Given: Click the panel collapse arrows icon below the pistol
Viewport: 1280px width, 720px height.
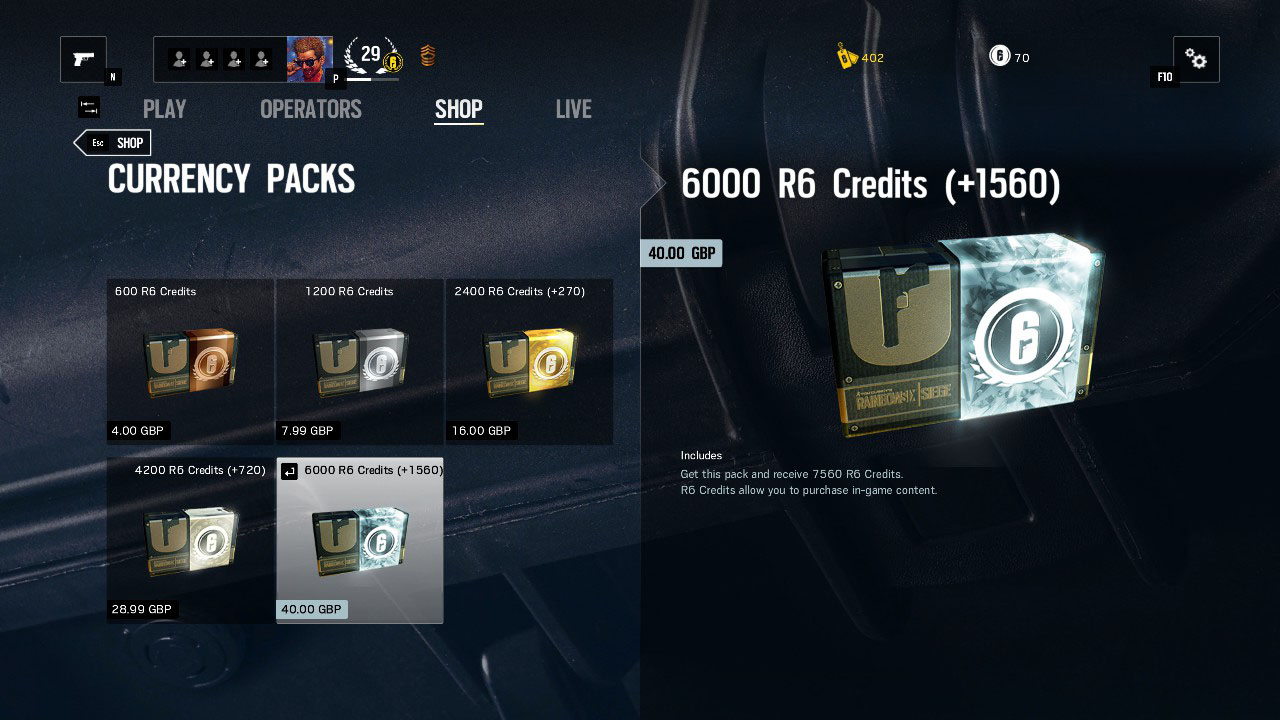Looking at the screenshot, I should click(88, 106).
